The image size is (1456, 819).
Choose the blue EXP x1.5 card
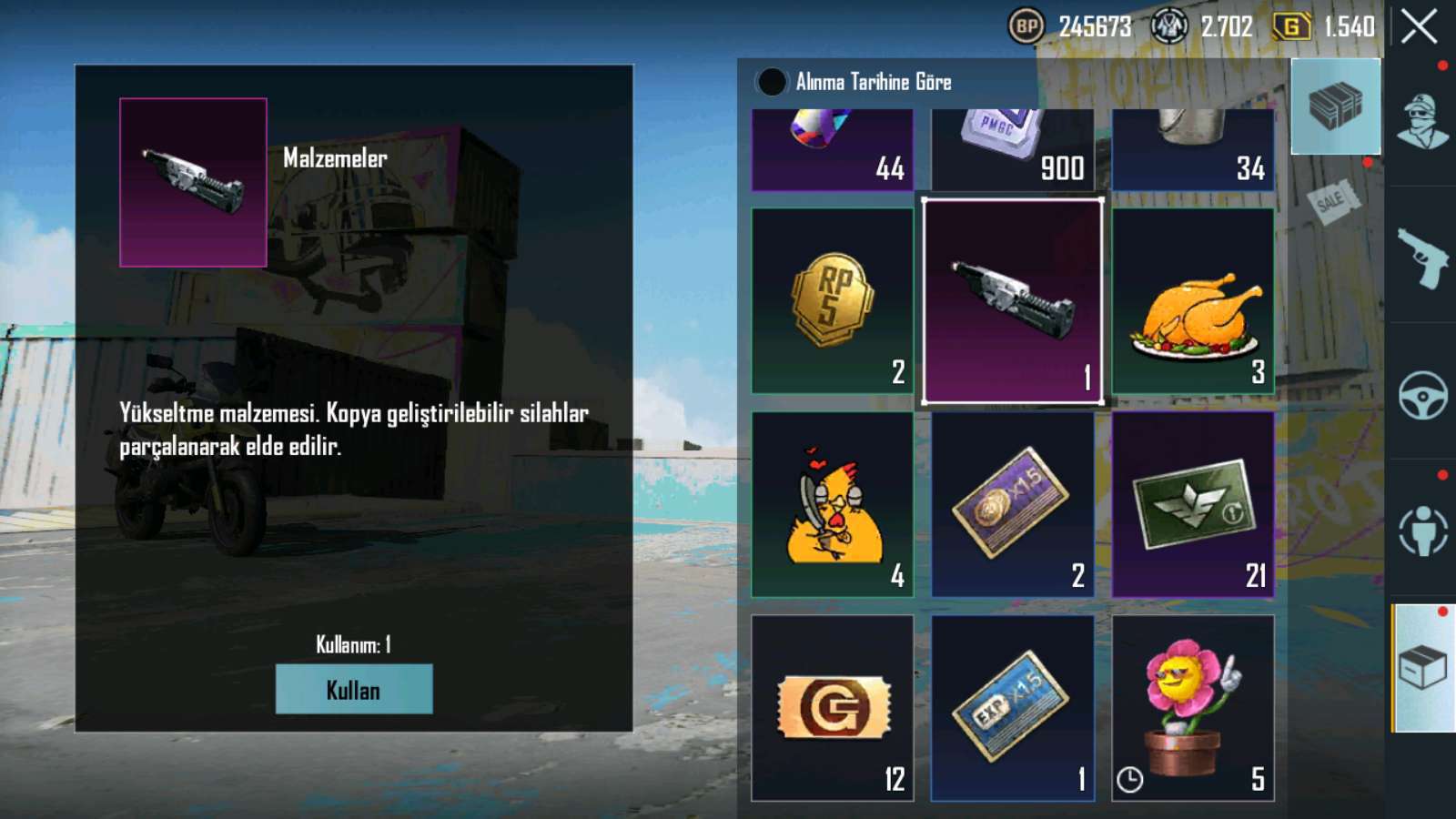[1012, 708]
